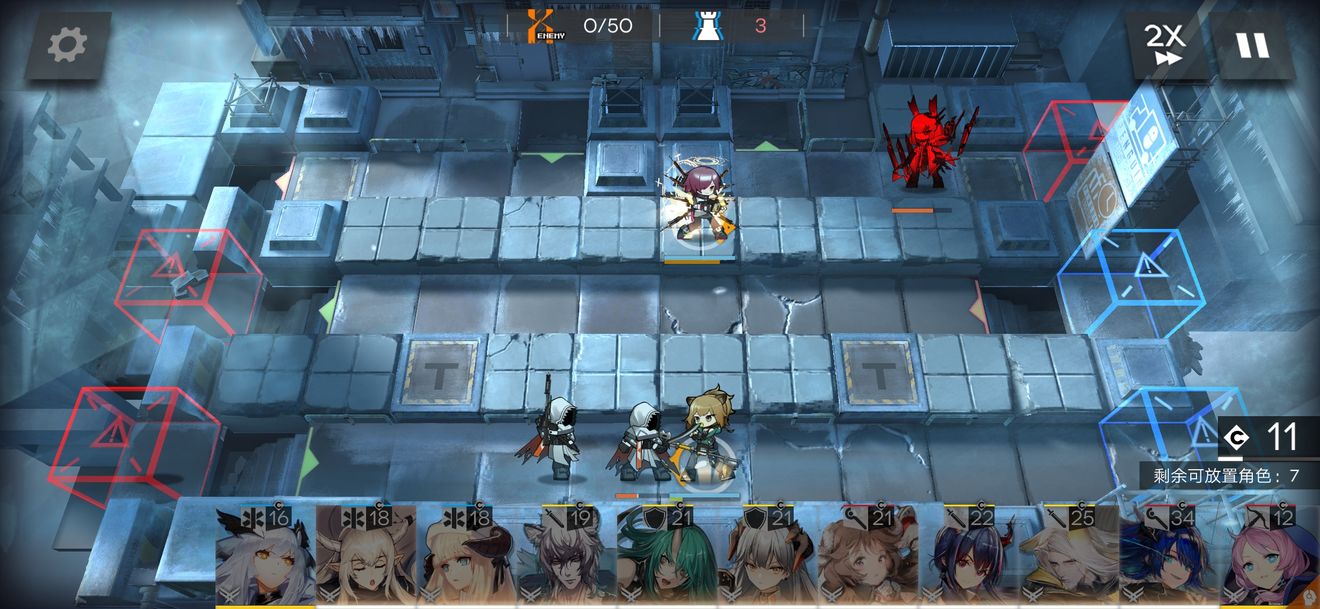Screen dimensions: 1320x609
Task: Open the gear settings menu
Action: tap(67, 44)
